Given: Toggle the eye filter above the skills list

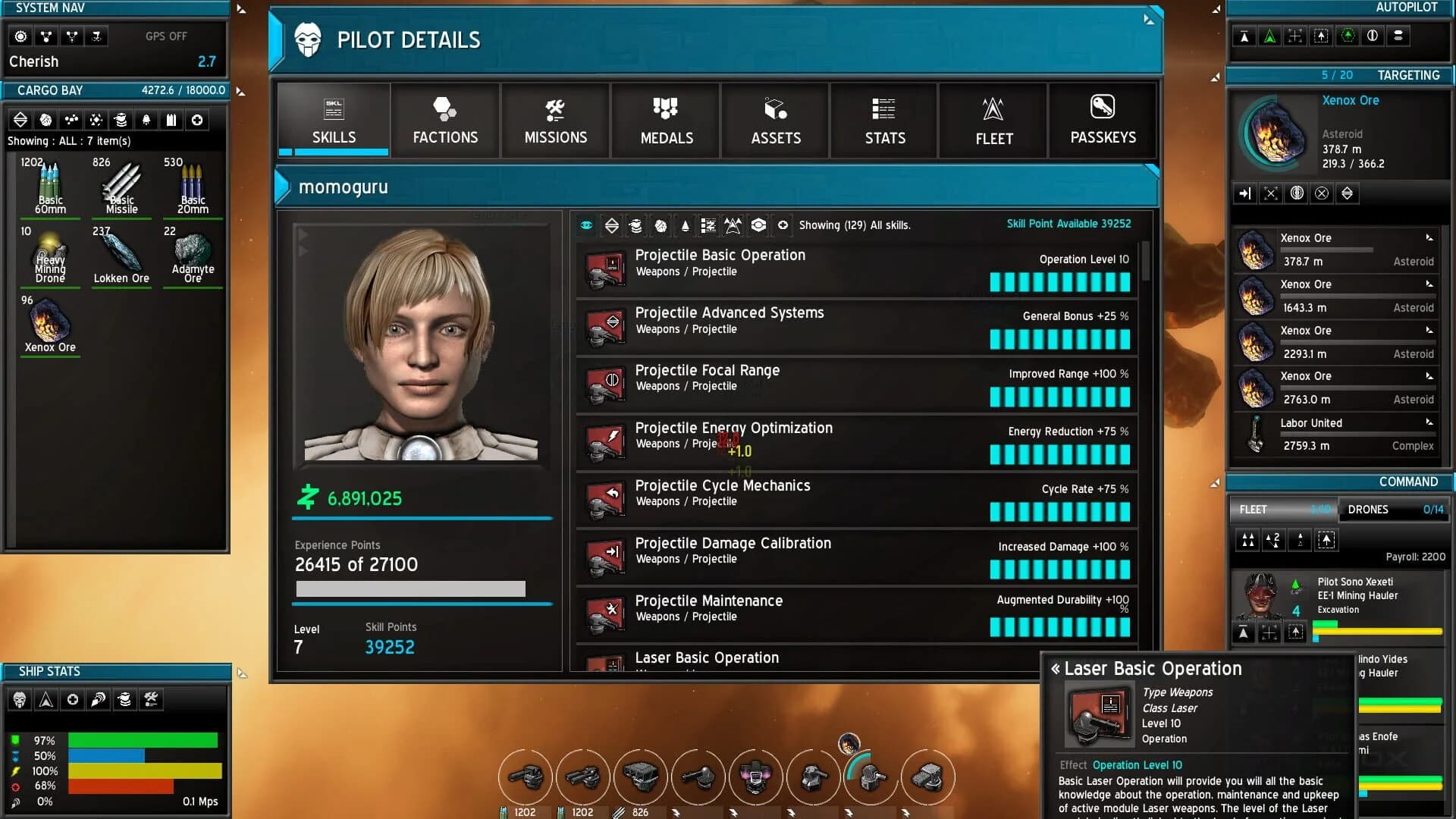Looking at the screenshot, I should pyautogui.click(x=585, y=225).
